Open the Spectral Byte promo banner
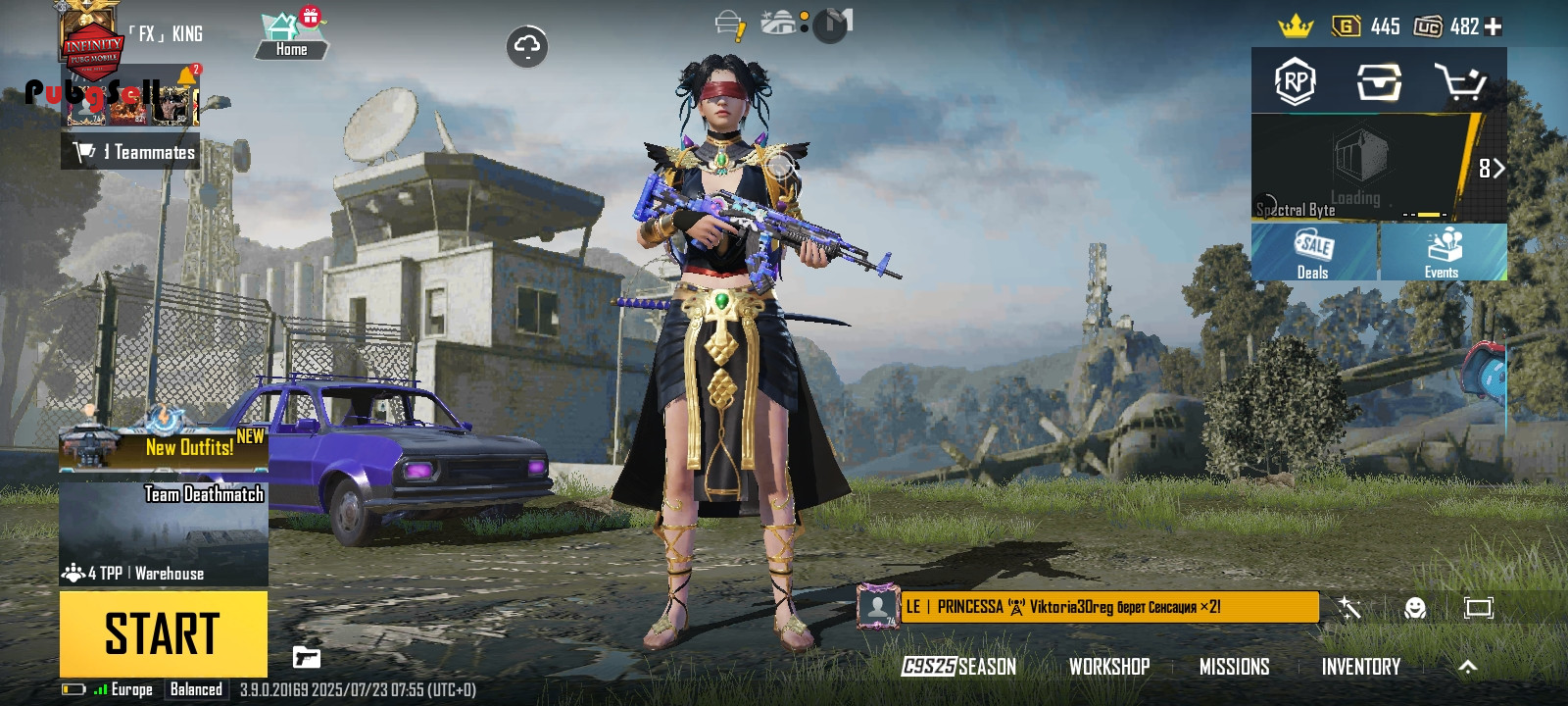 tap(1364, 168)
